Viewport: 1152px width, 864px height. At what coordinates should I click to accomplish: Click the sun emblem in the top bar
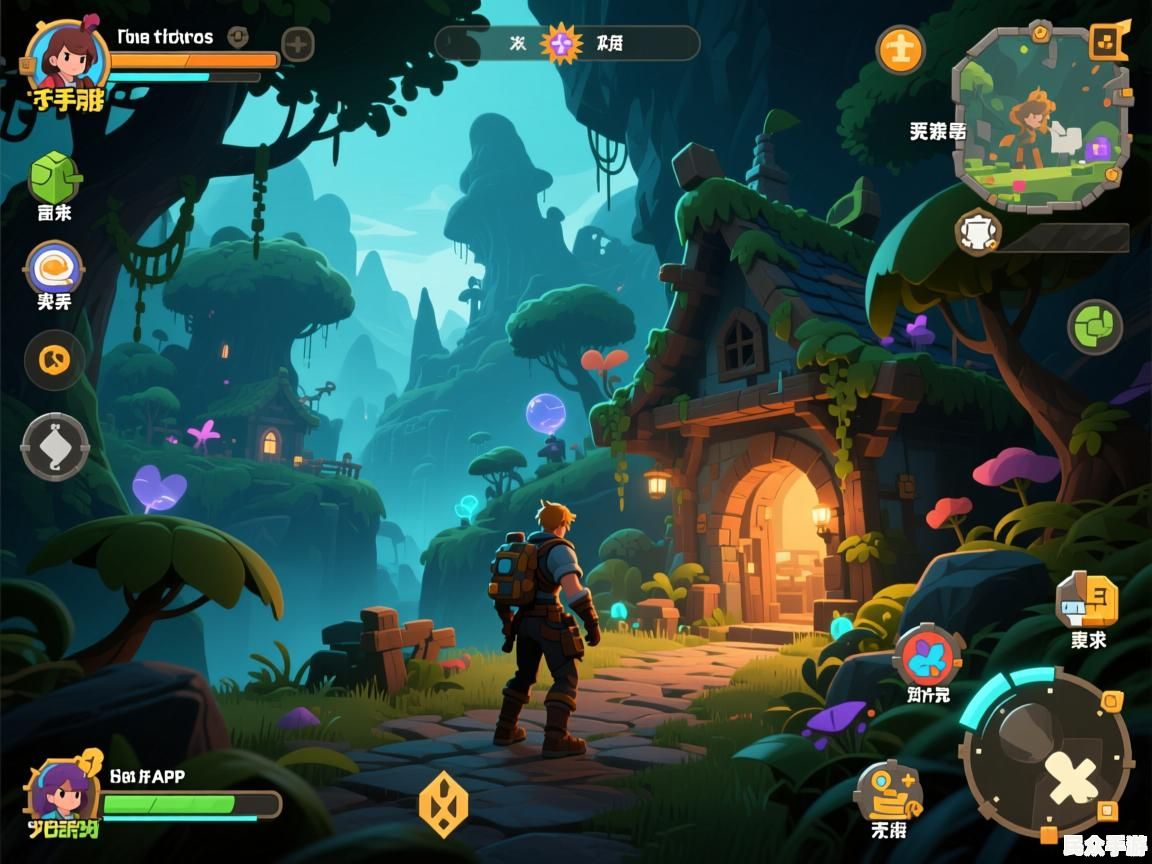pyautogui.click(x=561, y=44)
